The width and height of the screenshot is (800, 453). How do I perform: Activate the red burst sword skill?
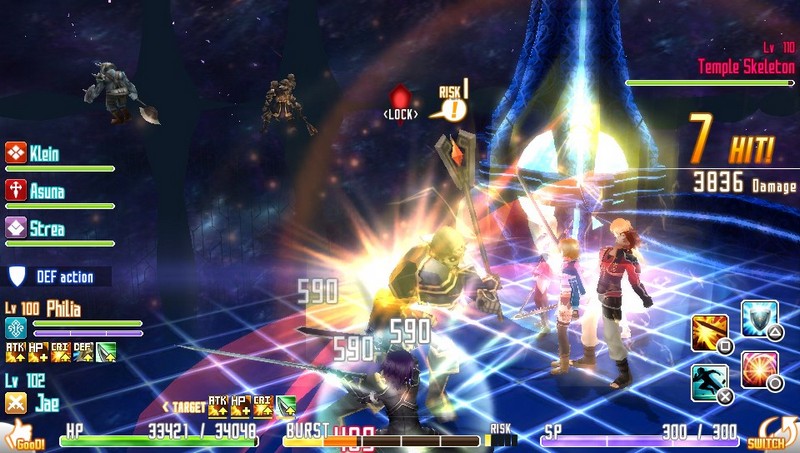click(759, 369)
